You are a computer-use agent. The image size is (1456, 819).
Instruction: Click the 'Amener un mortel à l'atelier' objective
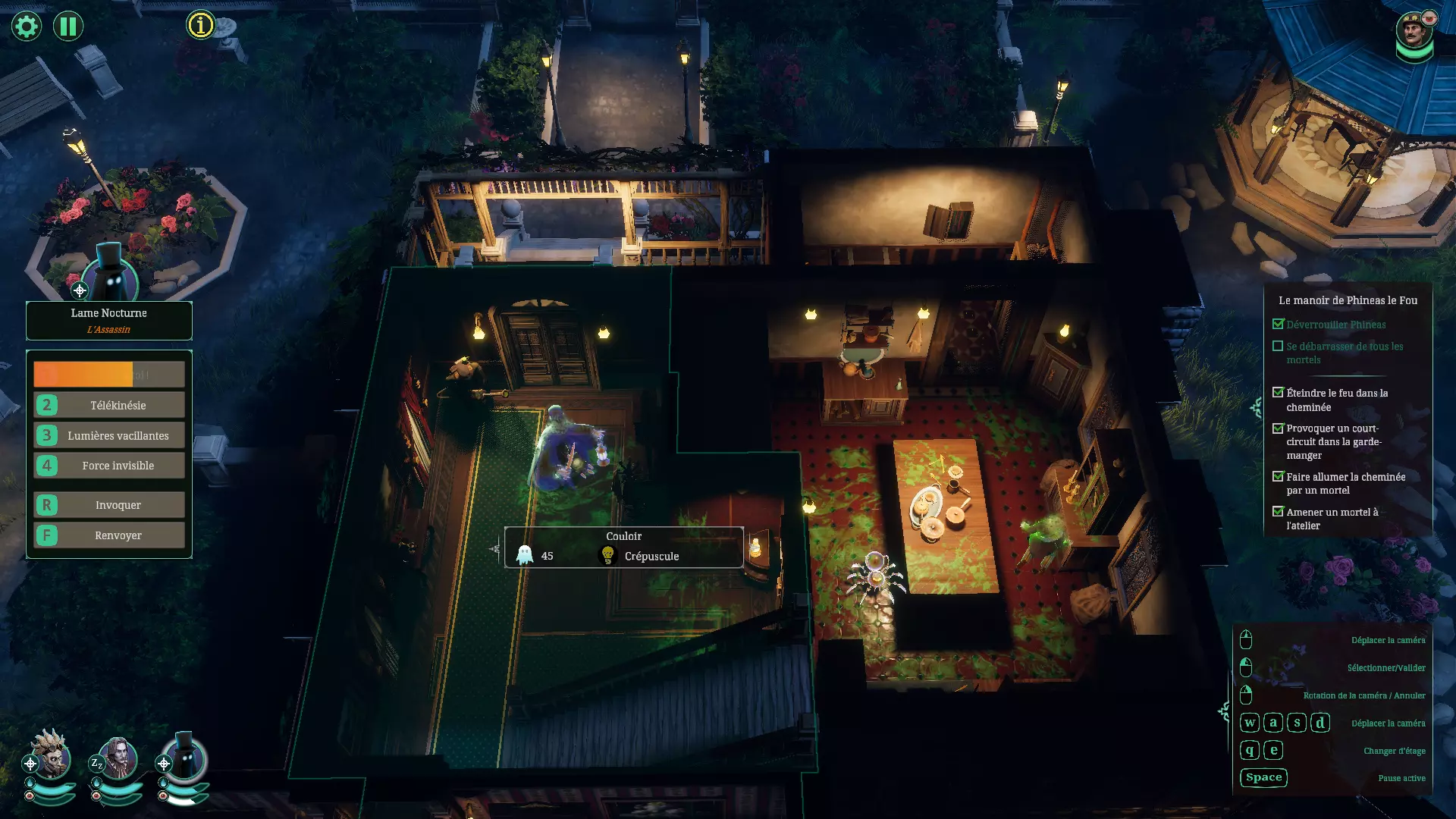click(1332, 519)
